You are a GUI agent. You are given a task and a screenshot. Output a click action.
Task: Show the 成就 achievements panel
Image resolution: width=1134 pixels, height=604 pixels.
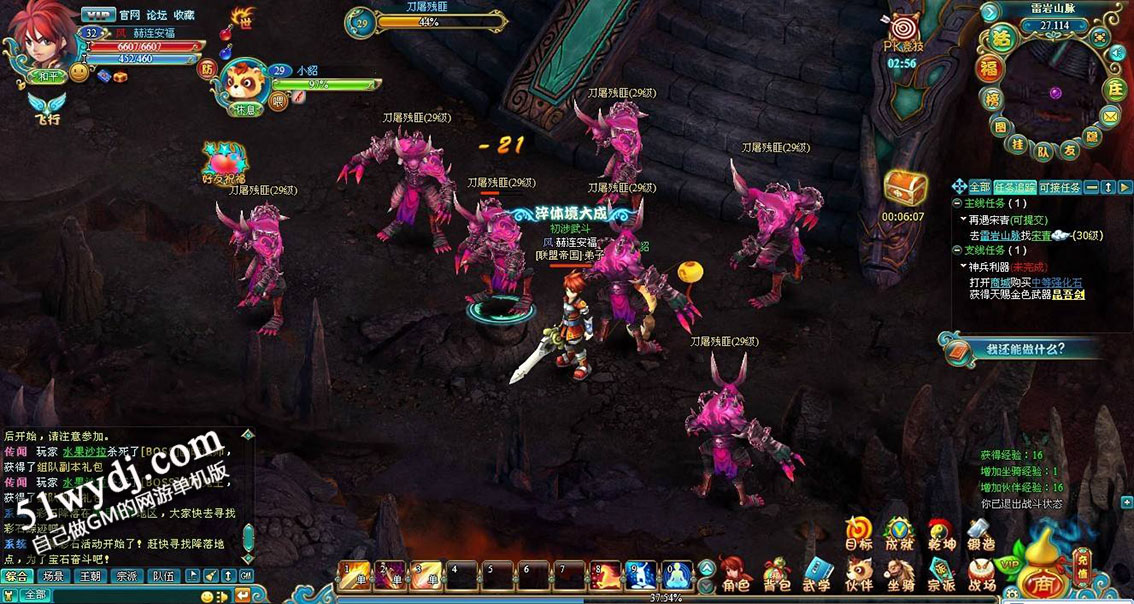coord(899,533)
